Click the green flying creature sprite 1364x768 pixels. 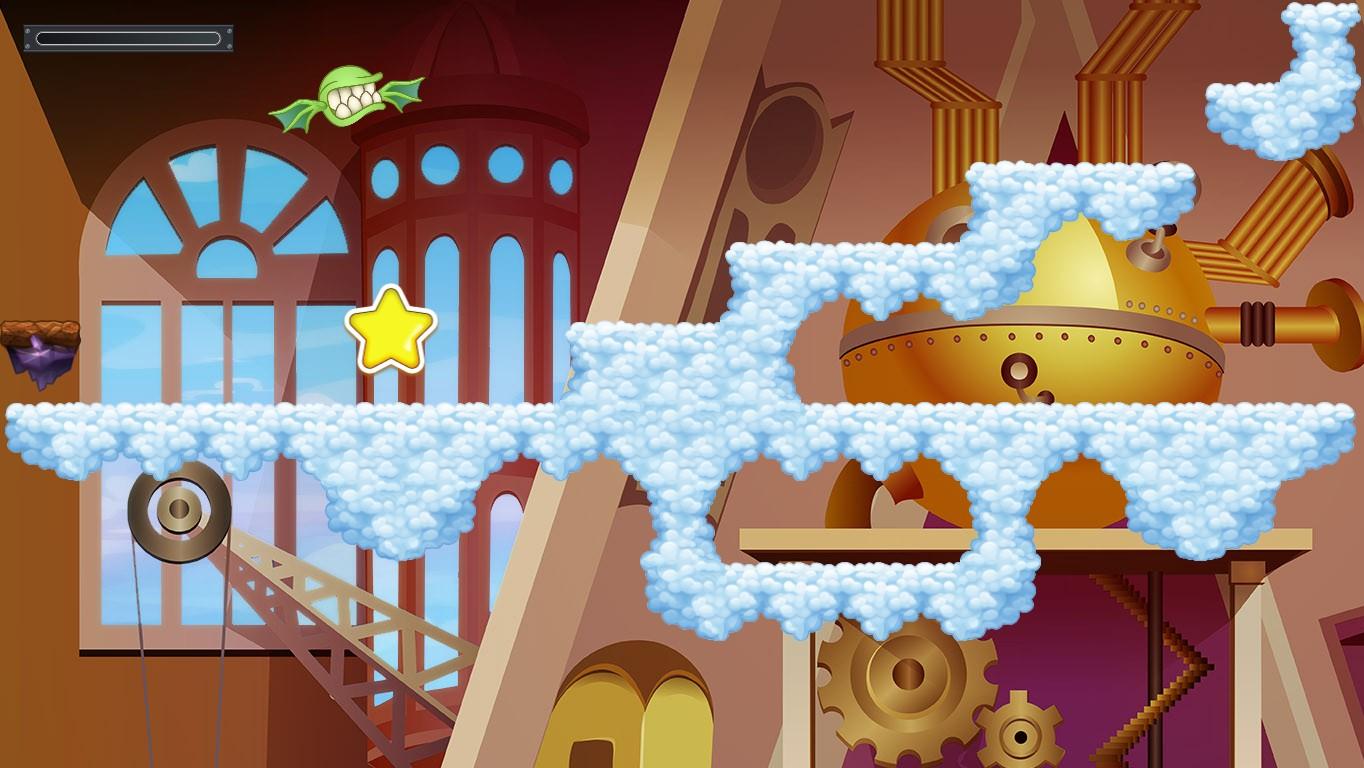tap(350, 95)
